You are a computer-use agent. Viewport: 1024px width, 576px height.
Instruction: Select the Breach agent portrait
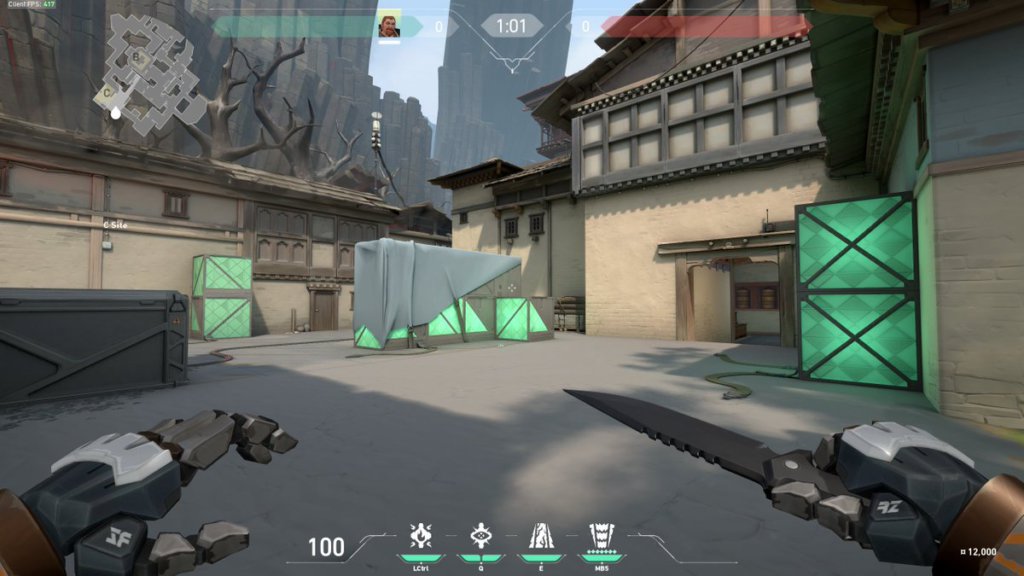[x=389, y=24]
